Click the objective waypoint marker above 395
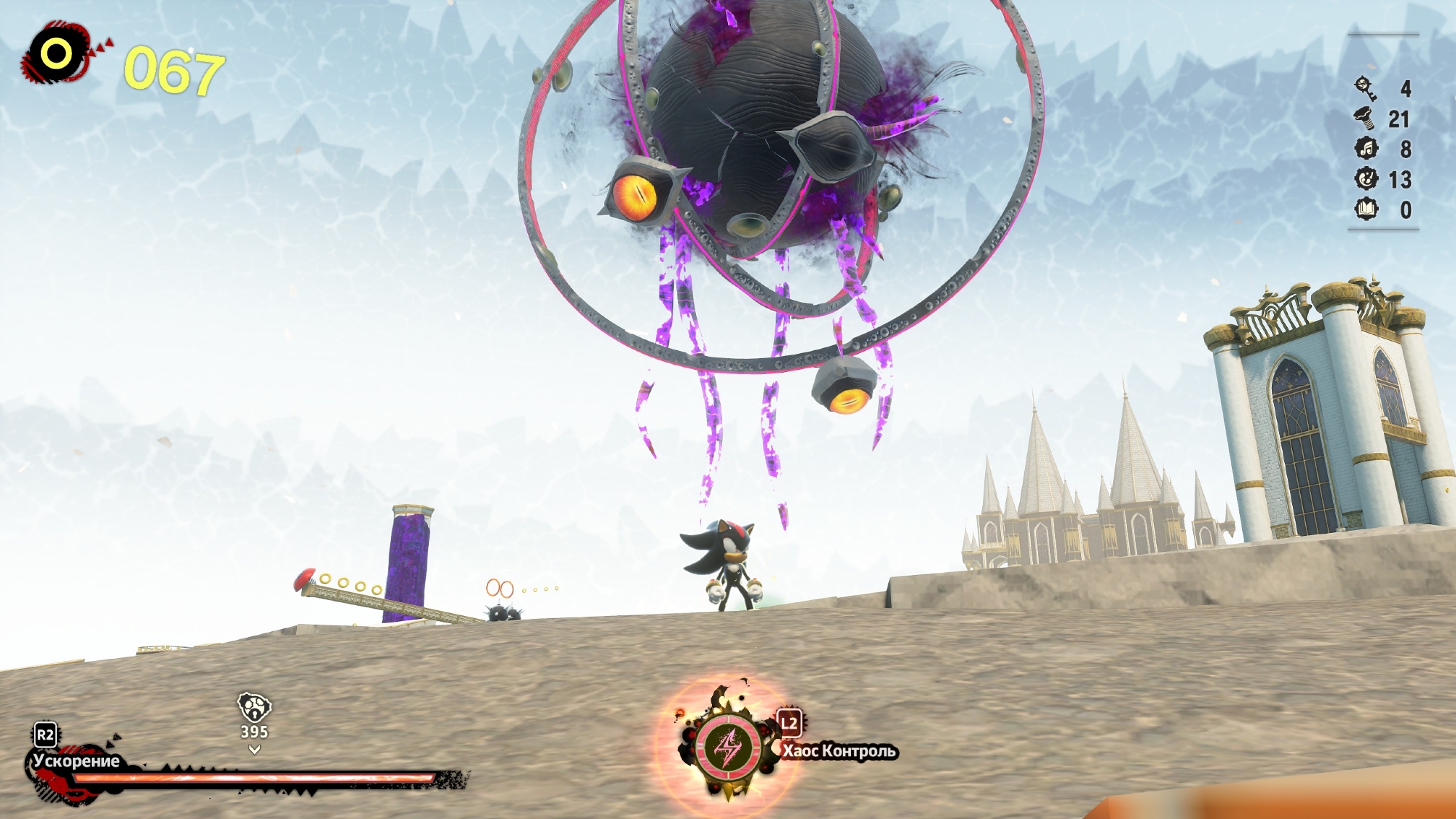This screenshot has height=819, width=1456. [x=254, y=706]
